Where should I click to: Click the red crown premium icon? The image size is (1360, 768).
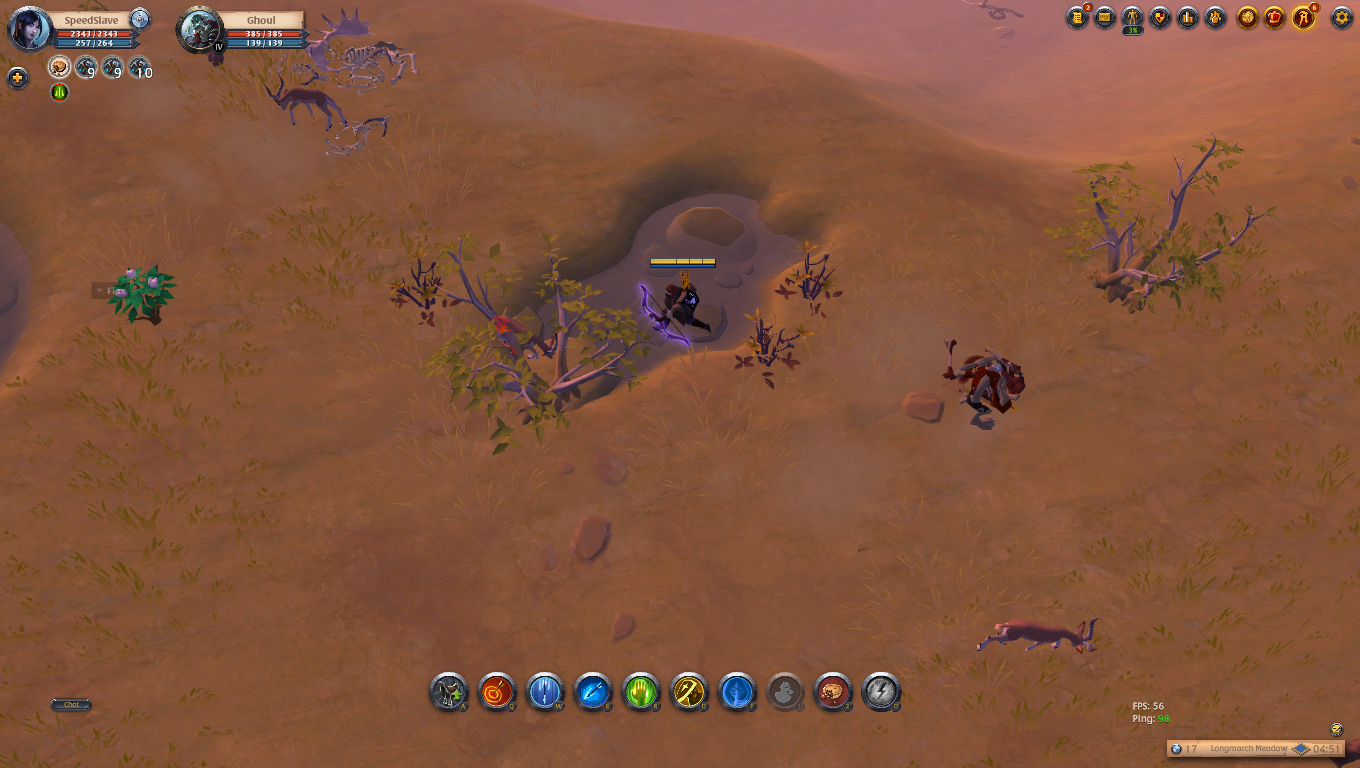tap(1275, 17)
